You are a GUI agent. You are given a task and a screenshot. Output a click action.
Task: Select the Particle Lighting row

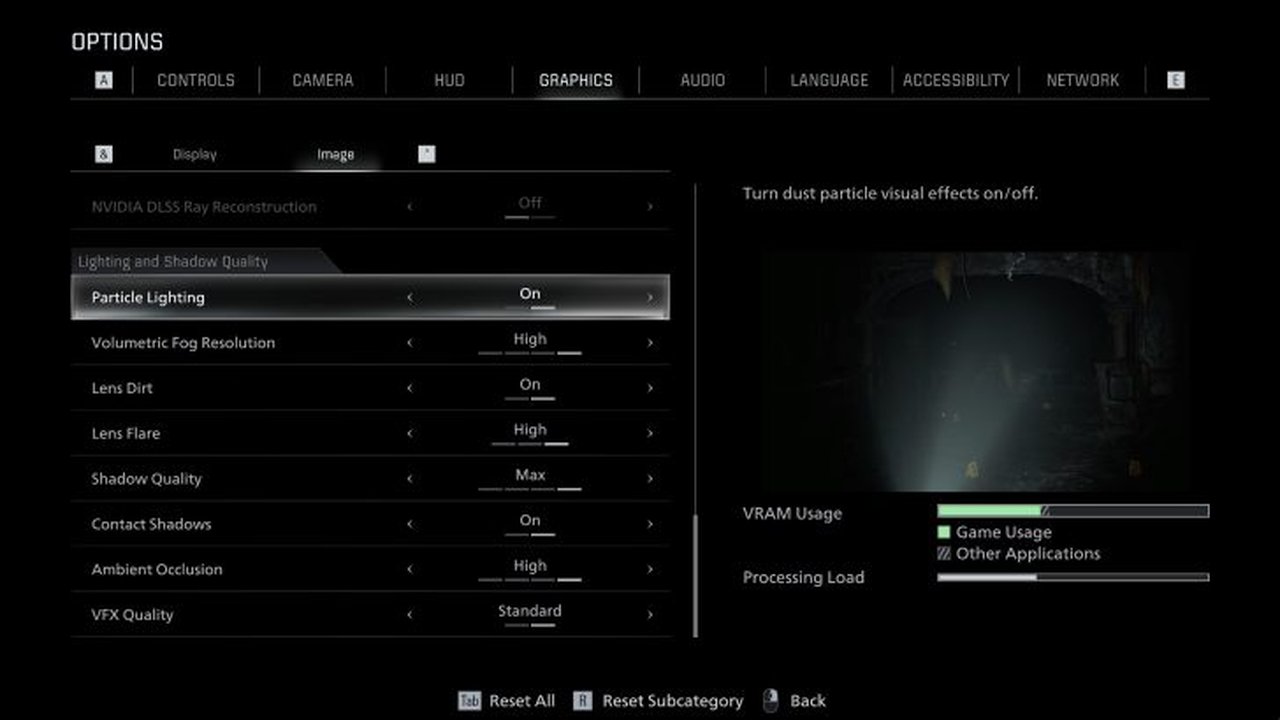(x=370, y=297)
